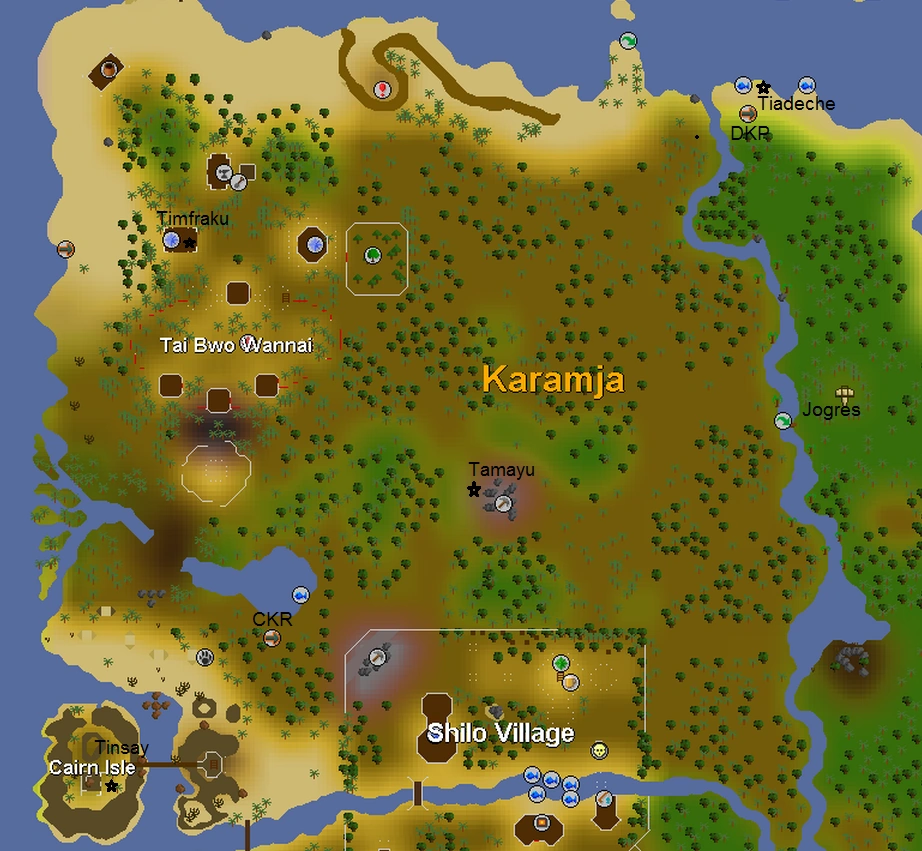Click the DKR fairy ring icon
Image resolution: width=922 pixels, height=851 pixels.
coord(748,114)
